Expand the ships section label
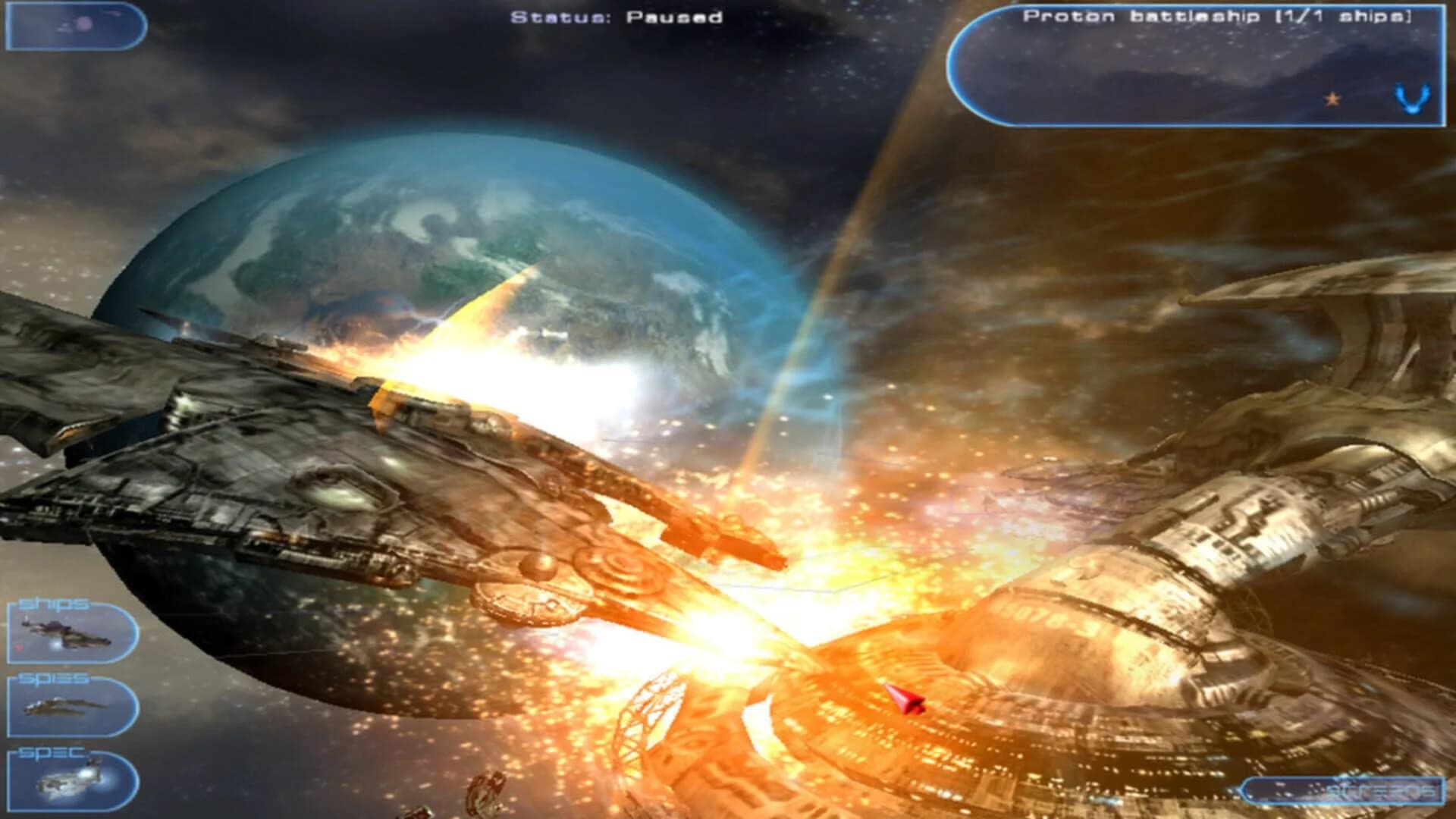The height and width of the screenshot is (819, 1456). (x=53, y=603)
